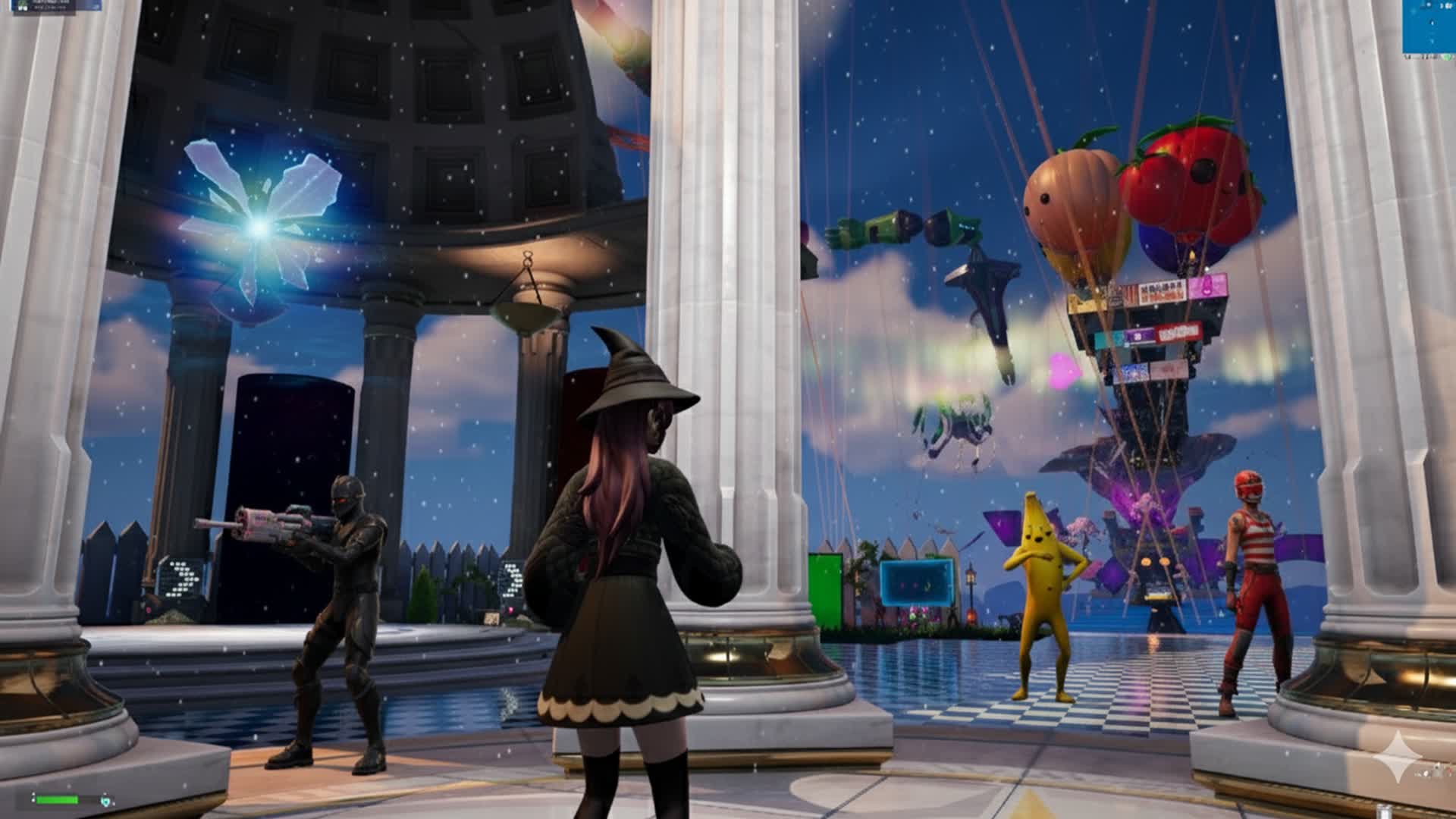Open the minimap in the corner
Image resolution: width=1456 pixels, height=819 pixels.
coord(1429,27)
